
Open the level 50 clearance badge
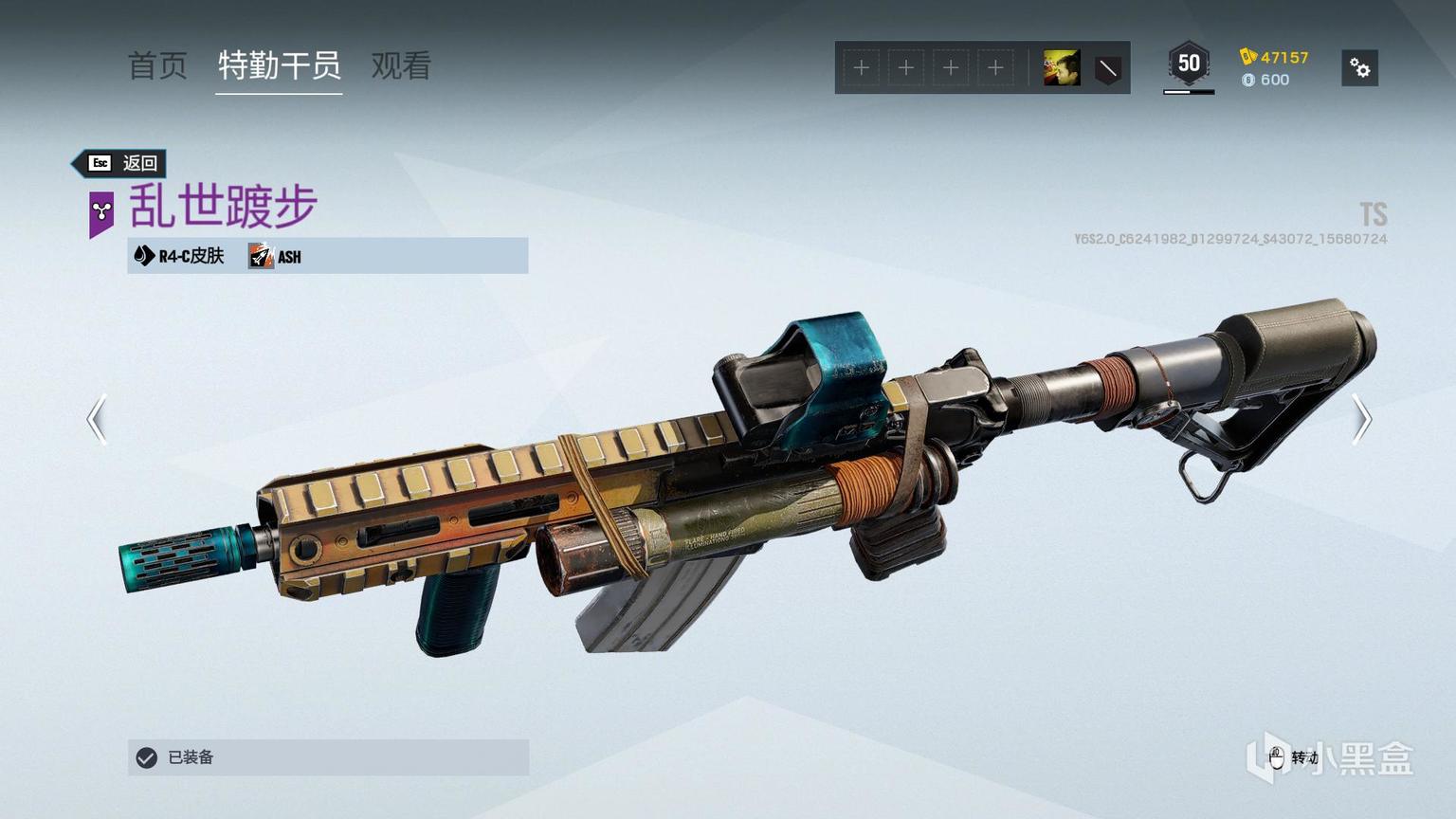pyautogui.click(x=1189, y=64)
